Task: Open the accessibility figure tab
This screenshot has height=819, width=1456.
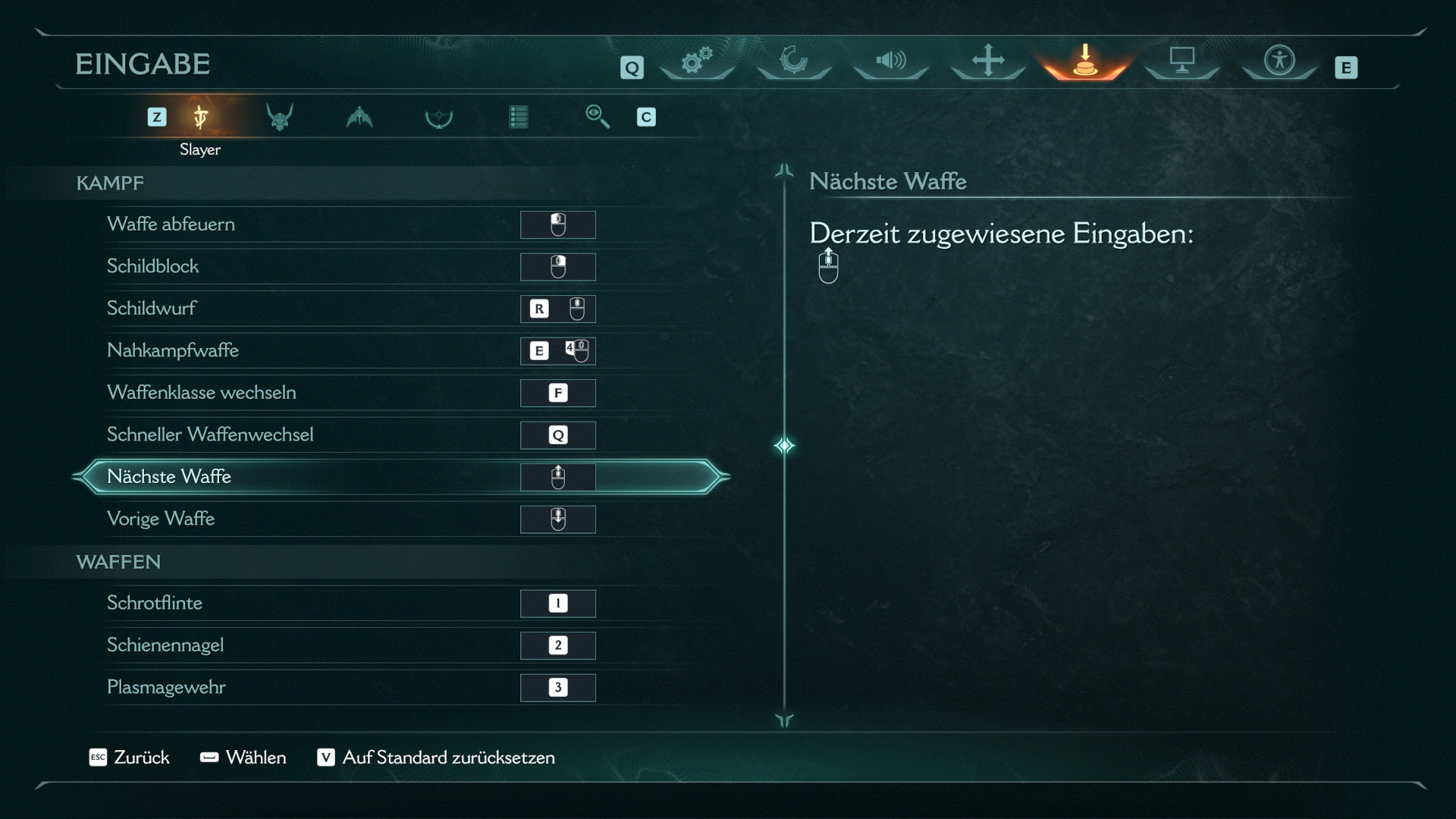Action: [1279, 61]
